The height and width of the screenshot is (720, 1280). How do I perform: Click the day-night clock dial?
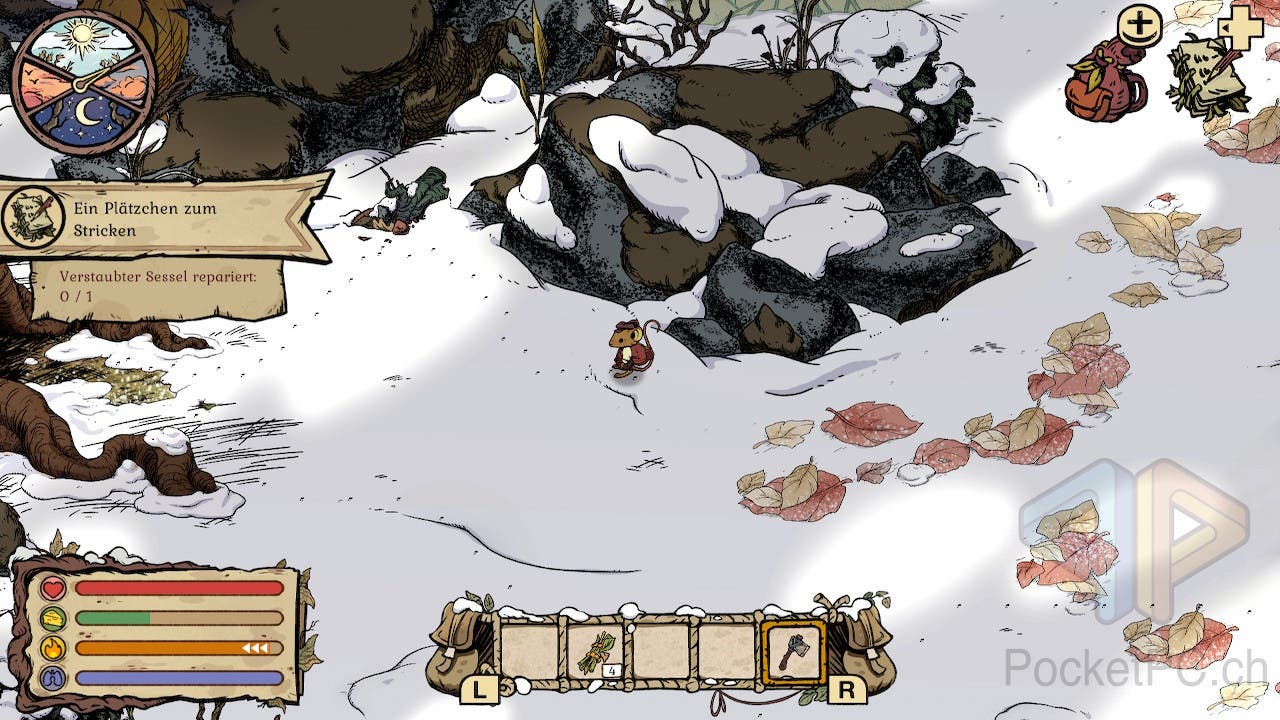[82, 82]
